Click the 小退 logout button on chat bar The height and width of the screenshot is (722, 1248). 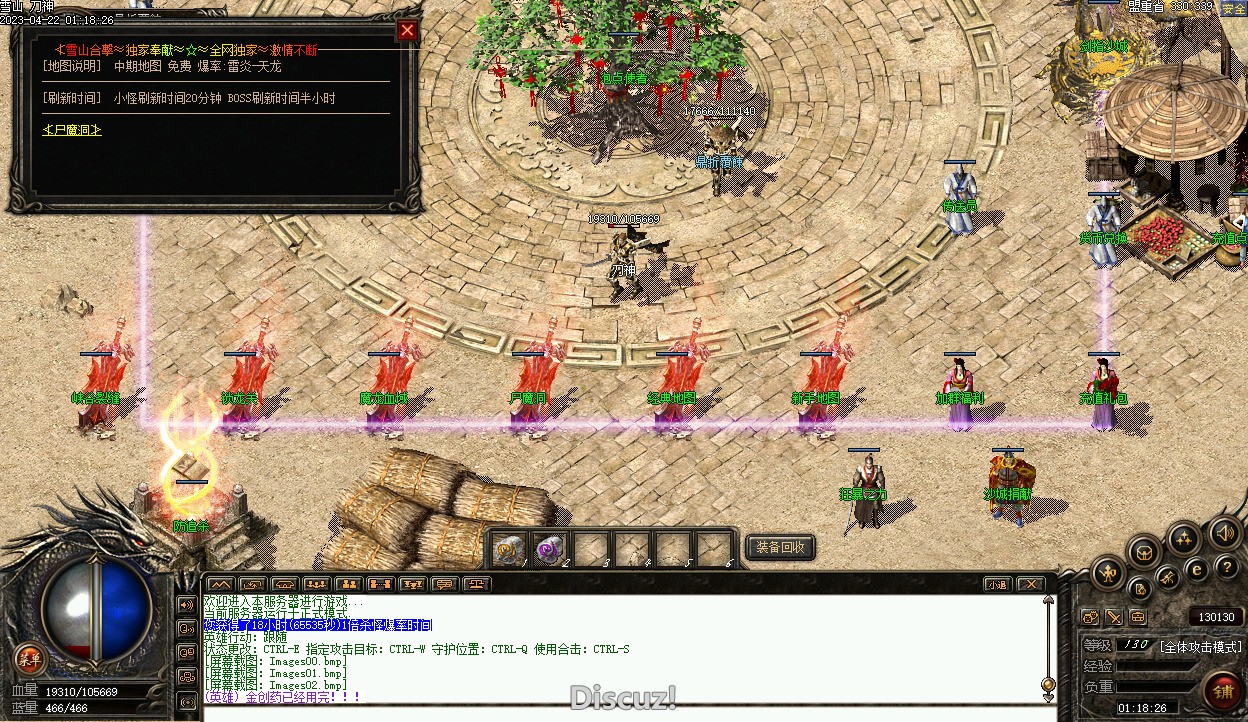(x=997, y=584)
